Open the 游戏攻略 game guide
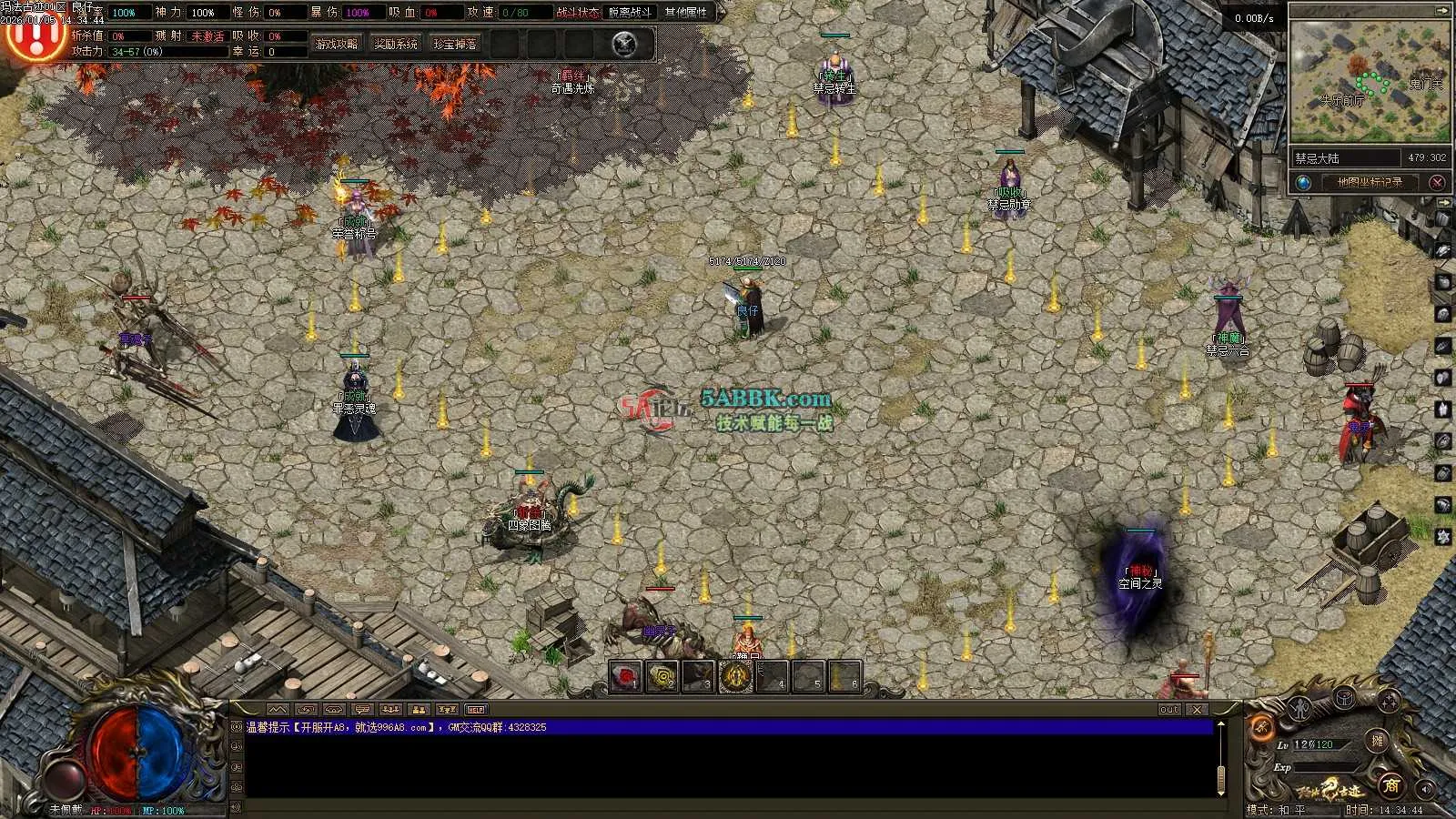The image size is (1456, 819). tap(337, 44)
